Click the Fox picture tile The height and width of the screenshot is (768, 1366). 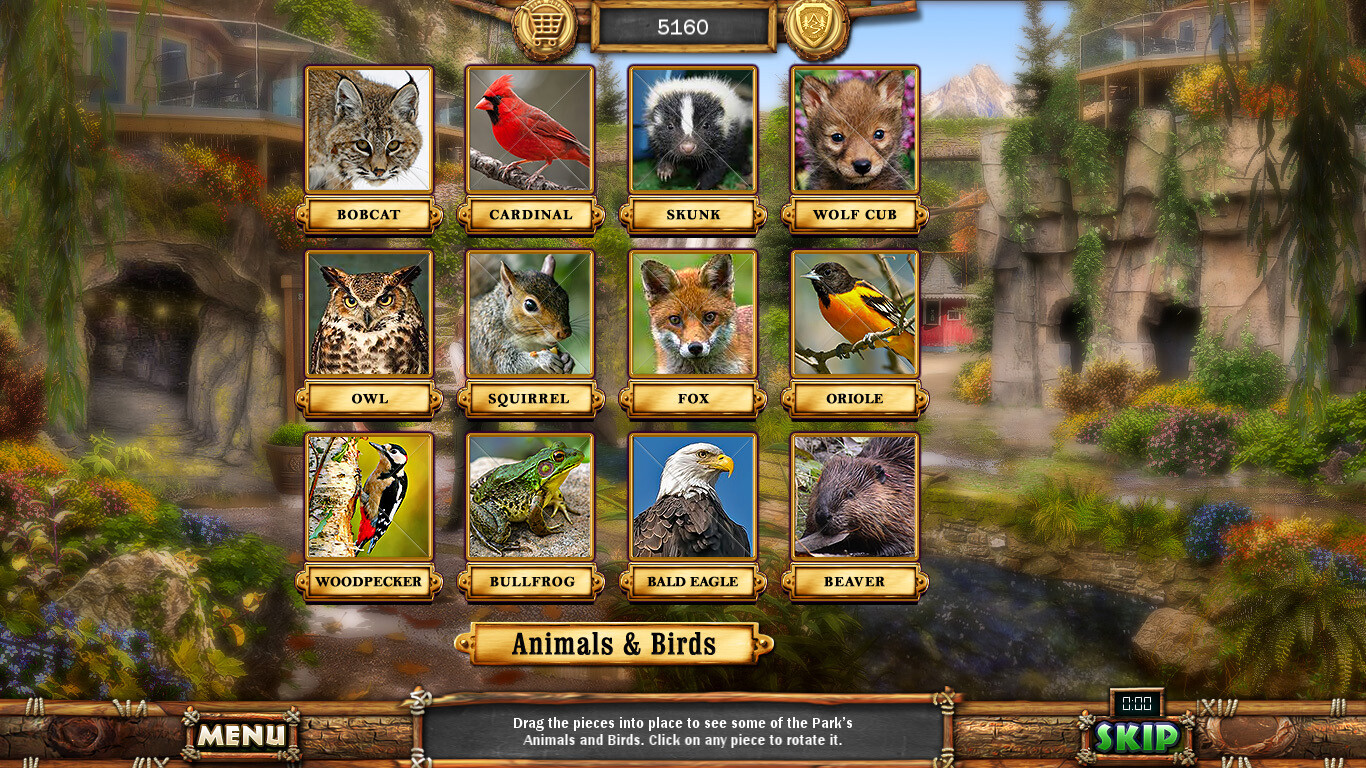click(x=693, y=312)
